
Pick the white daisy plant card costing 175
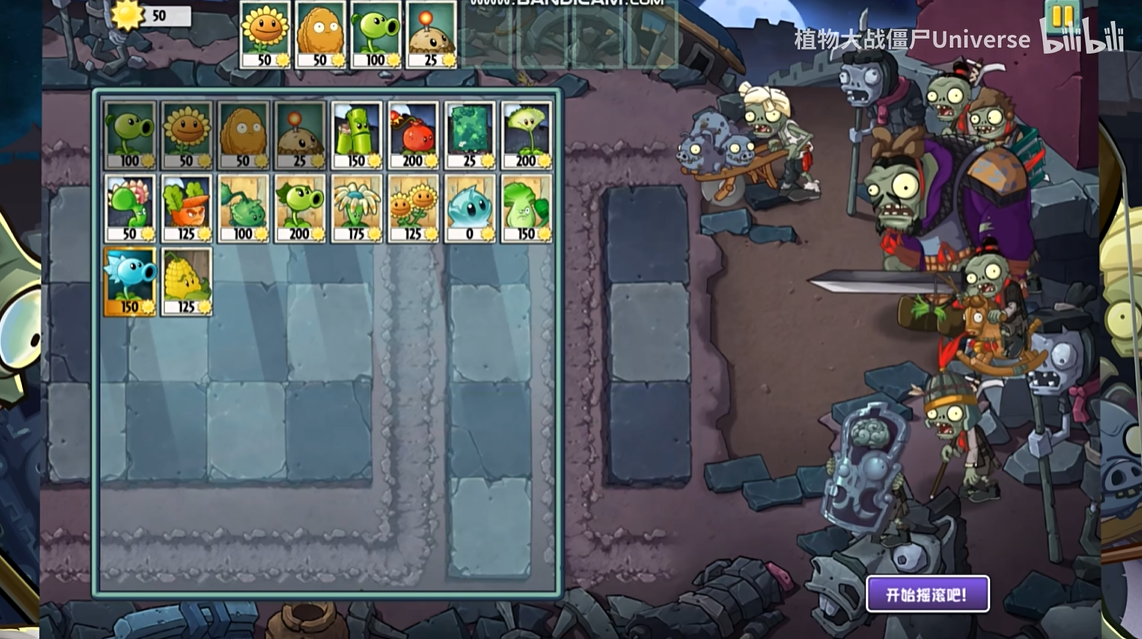coord(357,209)
